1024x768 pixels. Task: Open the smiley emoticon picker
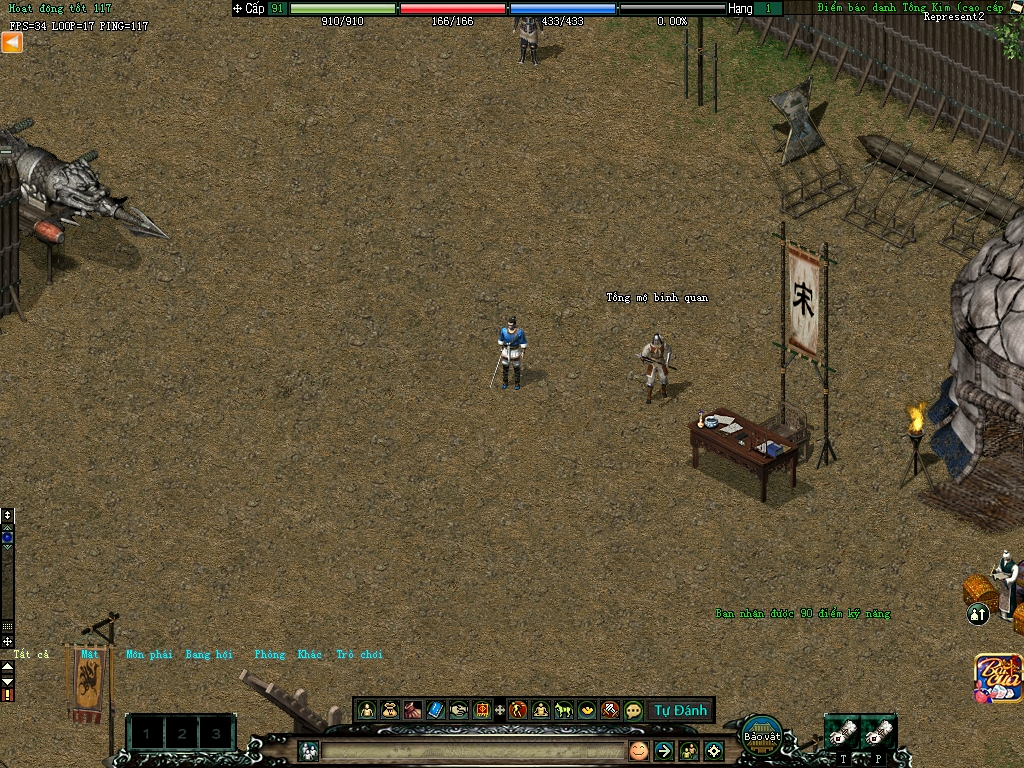click(x=638, y=750)
